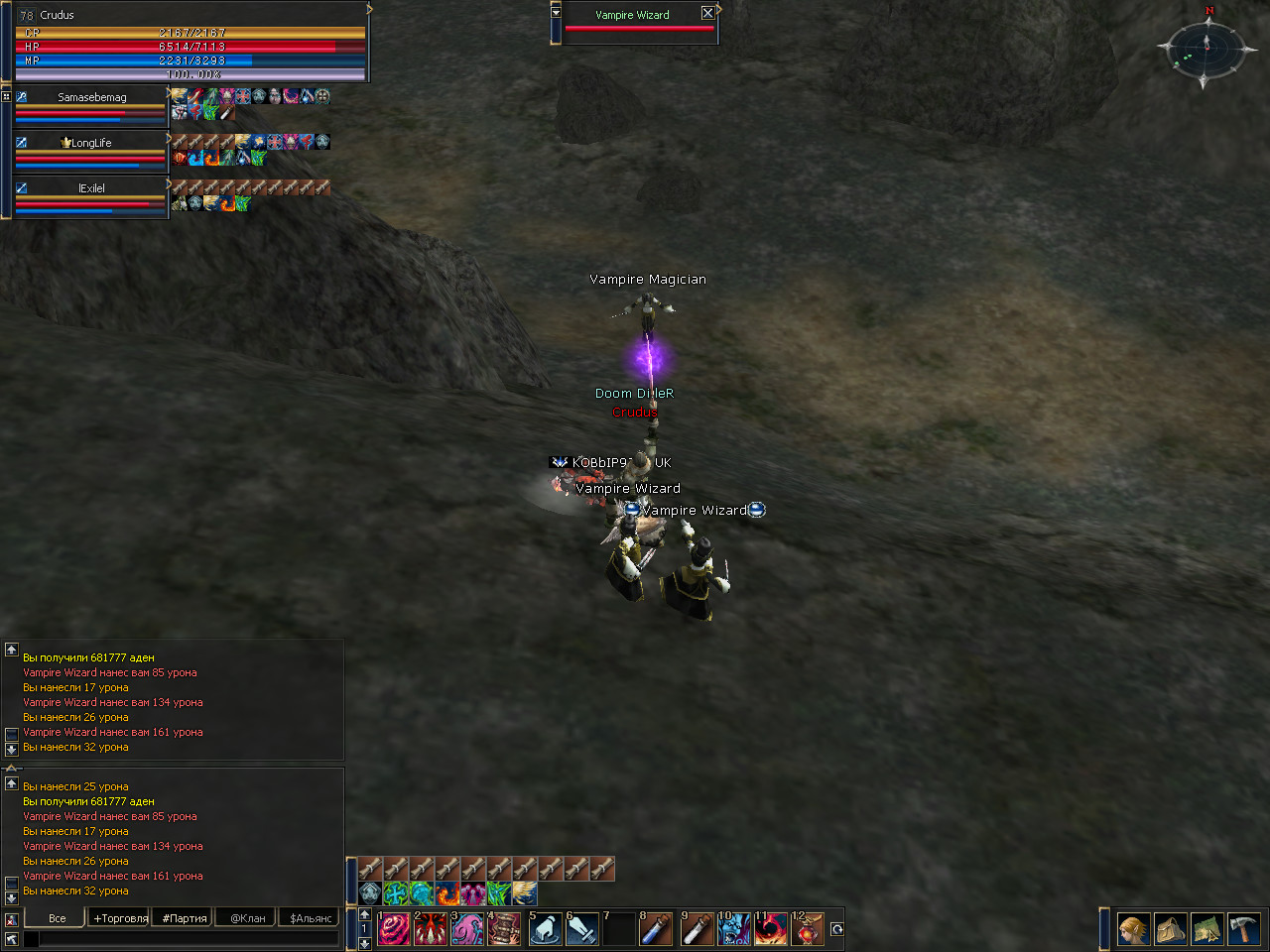Switch to the +Торговля chat tab
The width and height of the screenshot is (1270, 952).
pyautogui.click(x=121, y=918)
